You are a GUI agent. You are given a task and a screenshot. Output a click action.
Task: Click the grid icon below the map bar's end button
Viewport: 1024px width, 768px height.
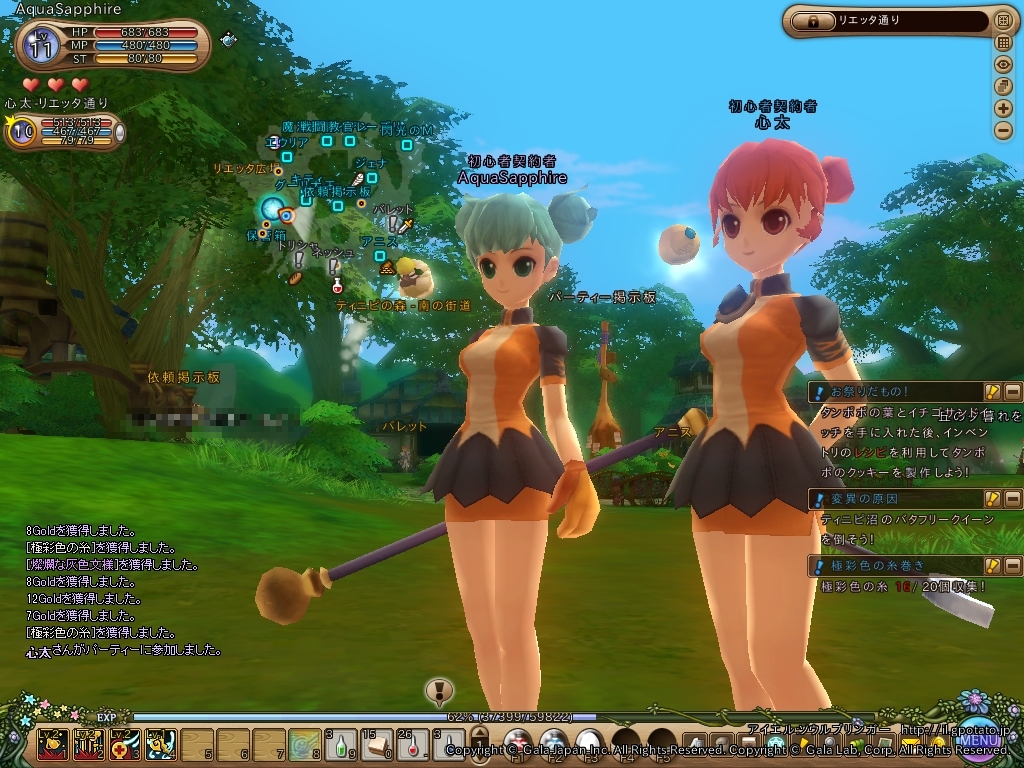pos(1003,42)
